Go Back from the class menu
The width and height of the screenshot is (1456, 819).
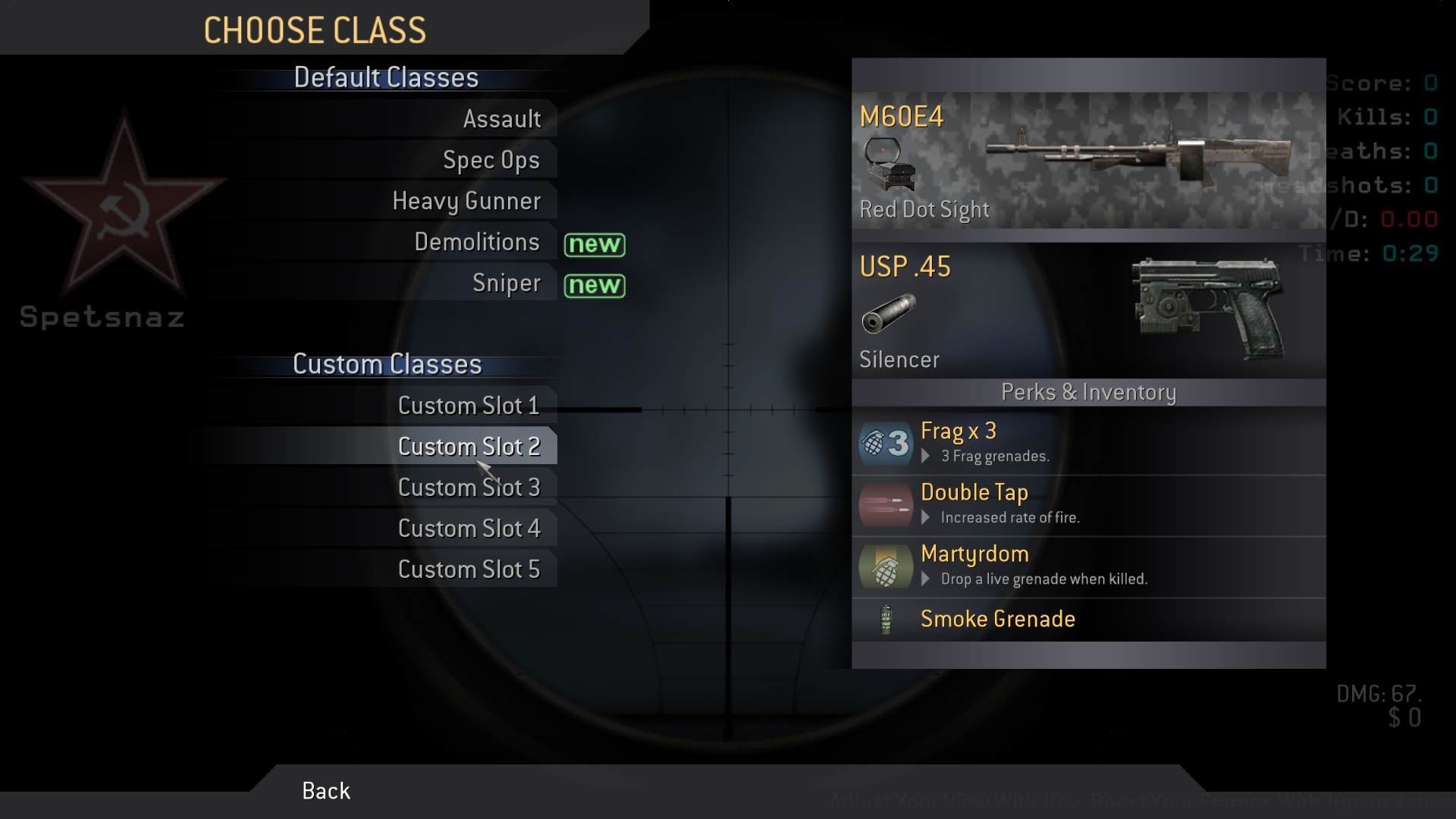(x=326, y=791)
